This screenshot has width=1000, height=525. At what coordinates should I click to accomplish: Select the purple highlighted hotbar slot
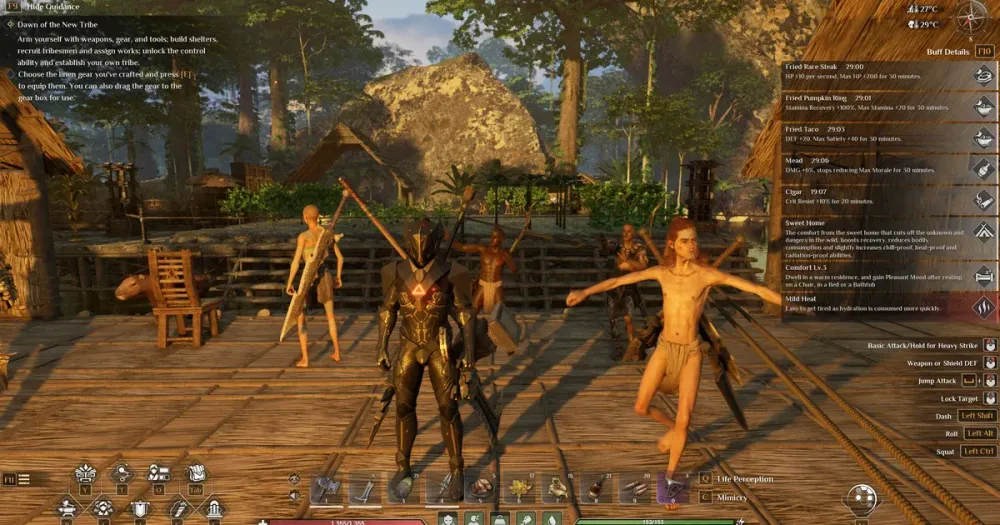coord(672,487)
